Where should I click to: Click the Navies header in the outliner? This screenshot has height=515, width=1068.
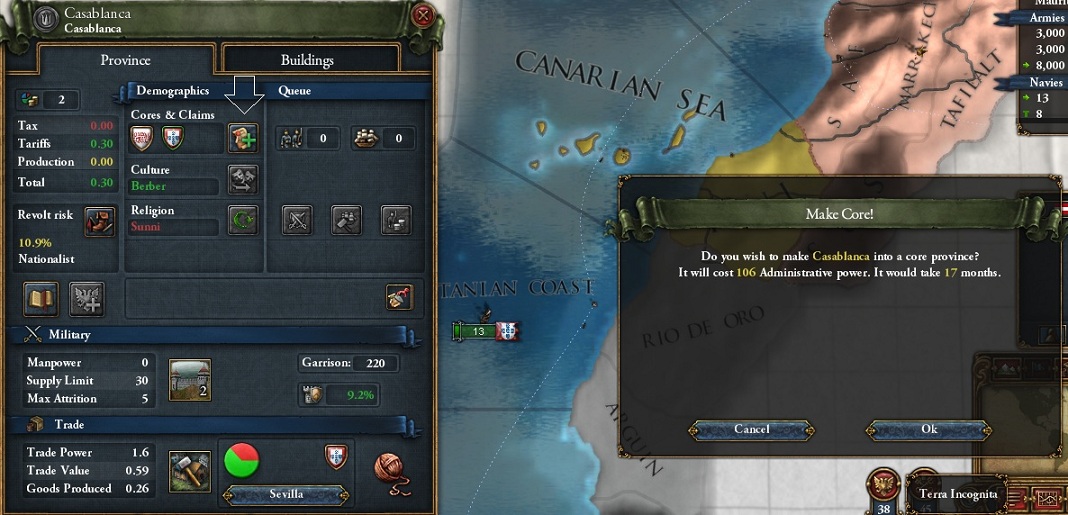click(1046, 82)
